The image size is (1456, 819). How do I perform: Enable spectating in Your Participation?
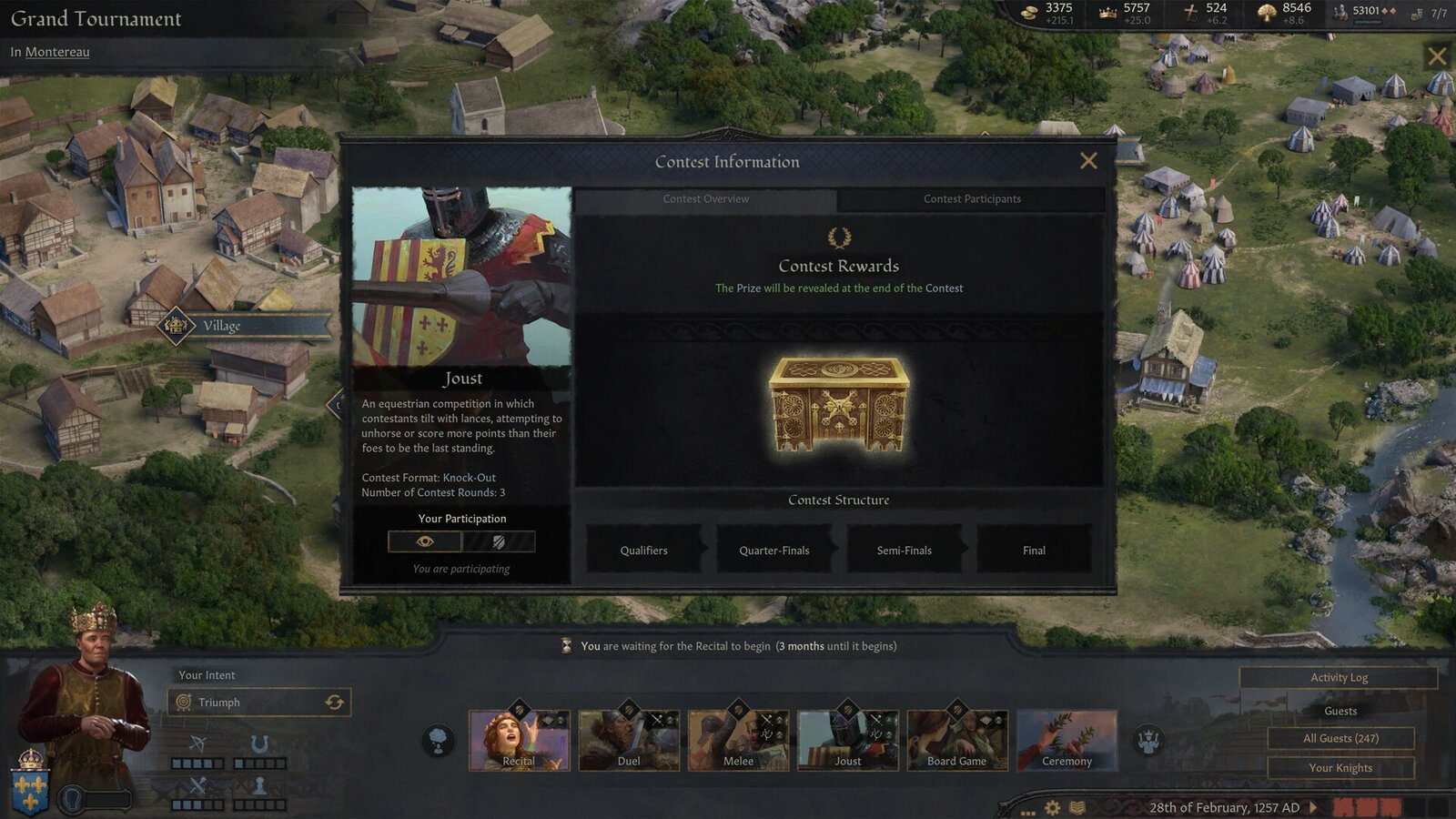point(423,541)
